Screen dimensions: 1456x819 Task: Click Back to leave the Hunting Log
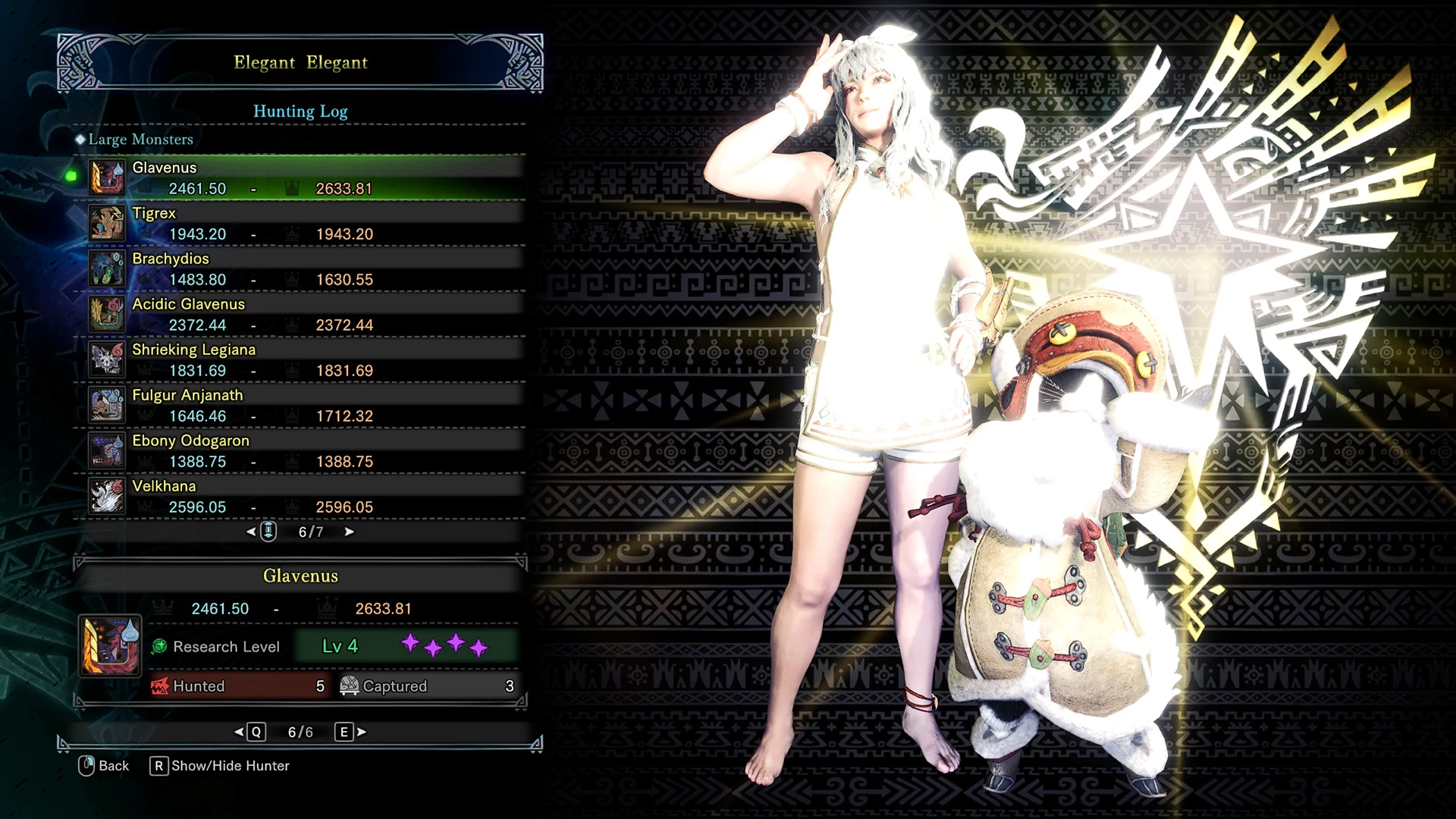104,766
